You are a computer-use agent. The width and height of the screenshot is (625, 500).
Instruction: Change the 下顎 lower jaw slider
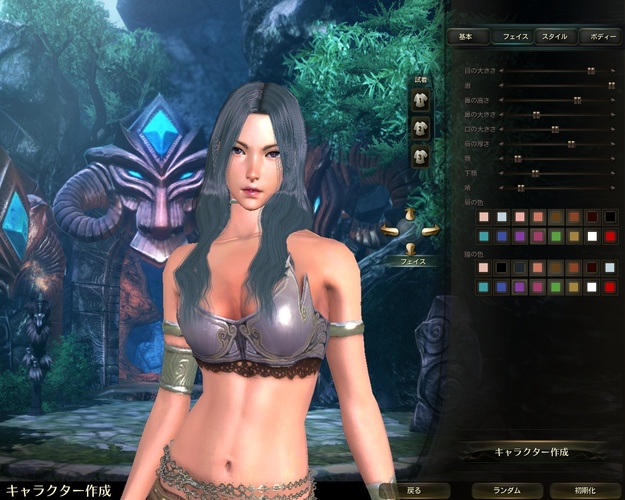(535, 173)
